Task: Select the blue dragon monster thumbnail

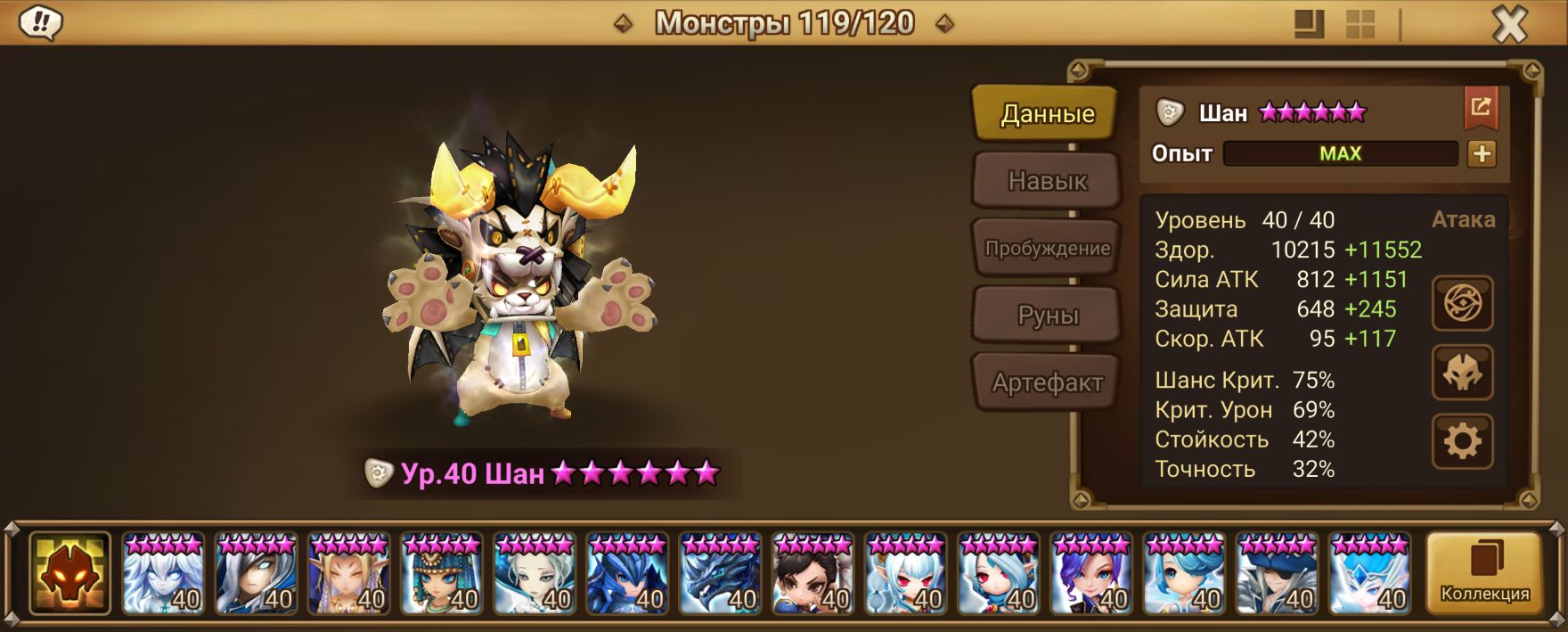Action: (720, 574)
